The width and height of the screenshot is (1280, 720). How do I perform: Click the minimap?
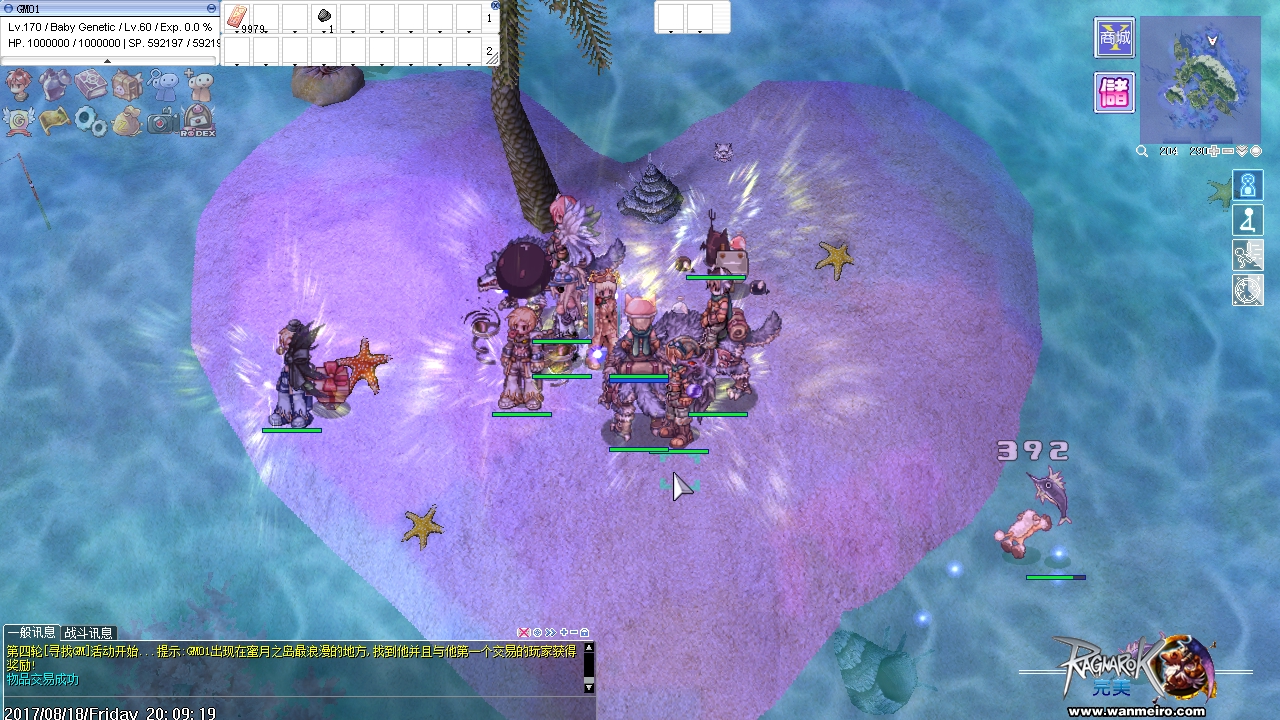[x=1200, y=80]
